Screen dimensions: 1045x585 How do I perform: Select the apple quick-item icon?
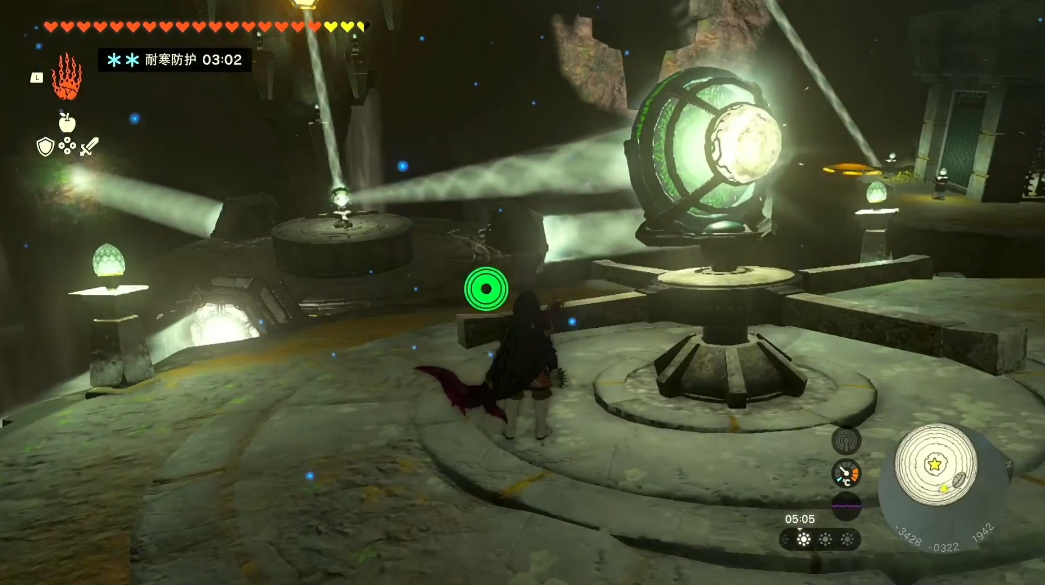pos(67,123)
